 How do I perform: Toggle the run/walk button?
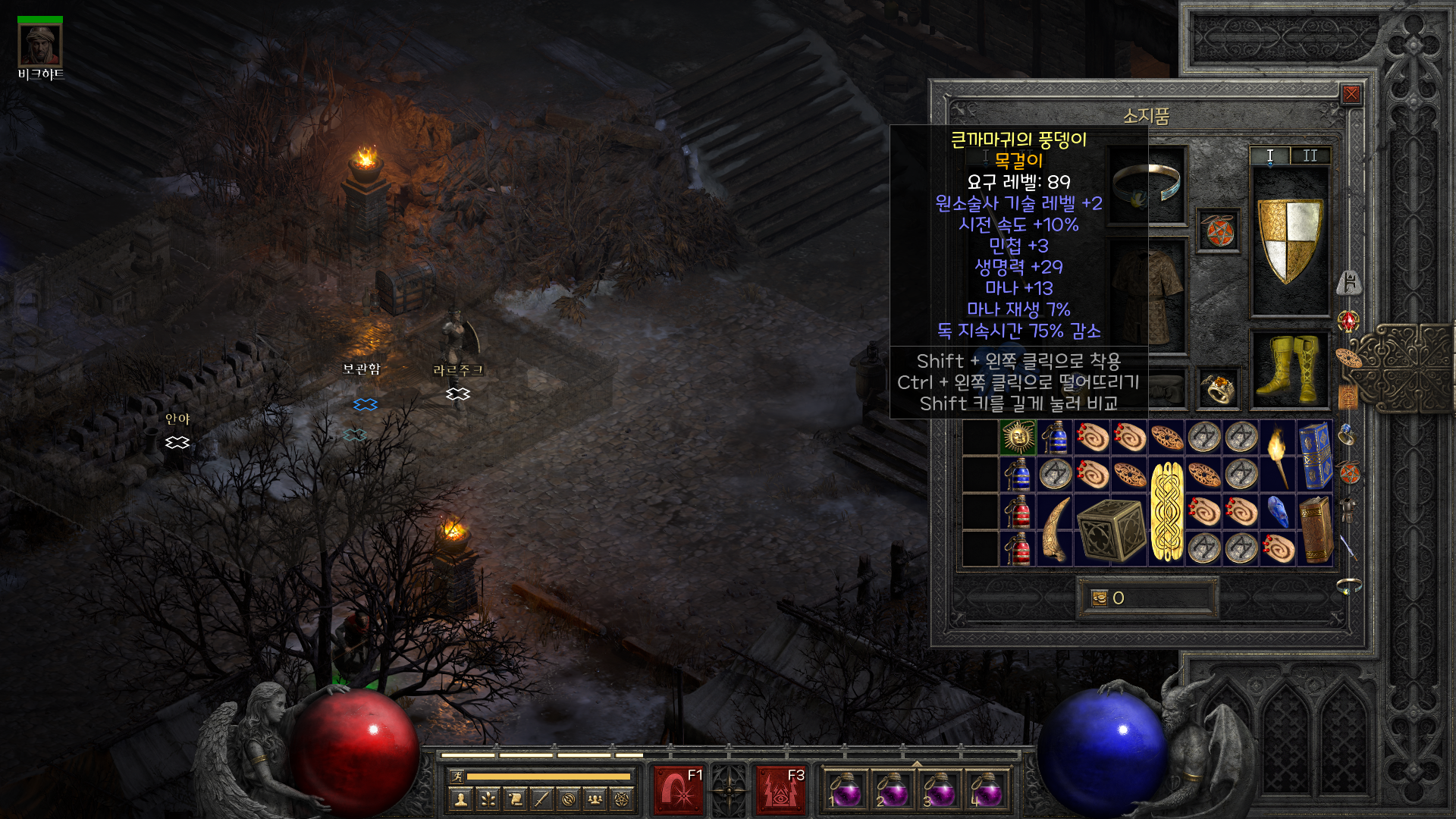click(x=457, y=776)
